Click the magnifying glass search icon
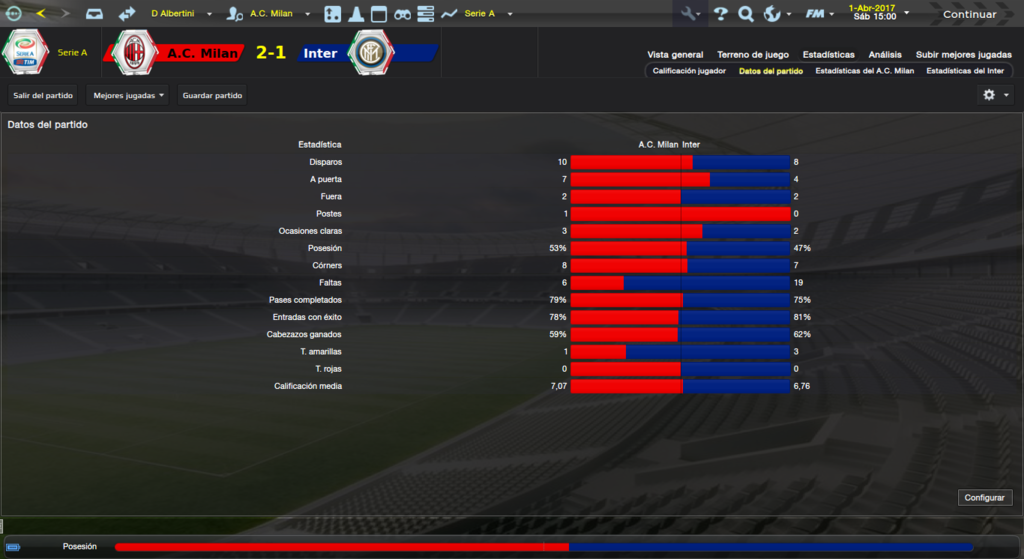The height and width of the screenshot is (559, 1024). [745, 14]
